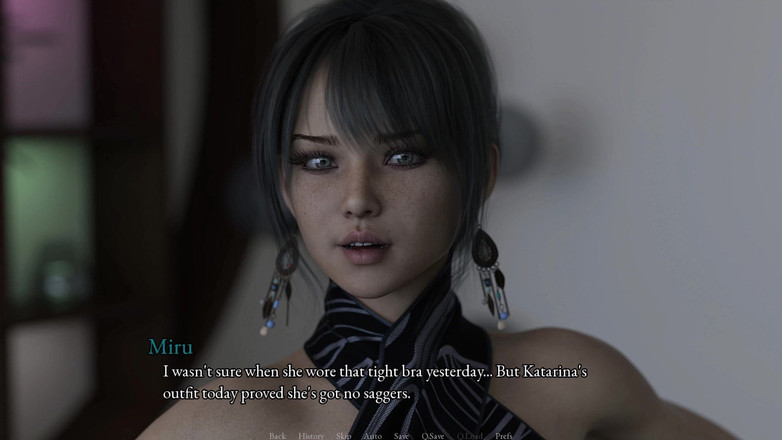
Task: Open the Prefs settings menu
Action: tap(504, 435)
